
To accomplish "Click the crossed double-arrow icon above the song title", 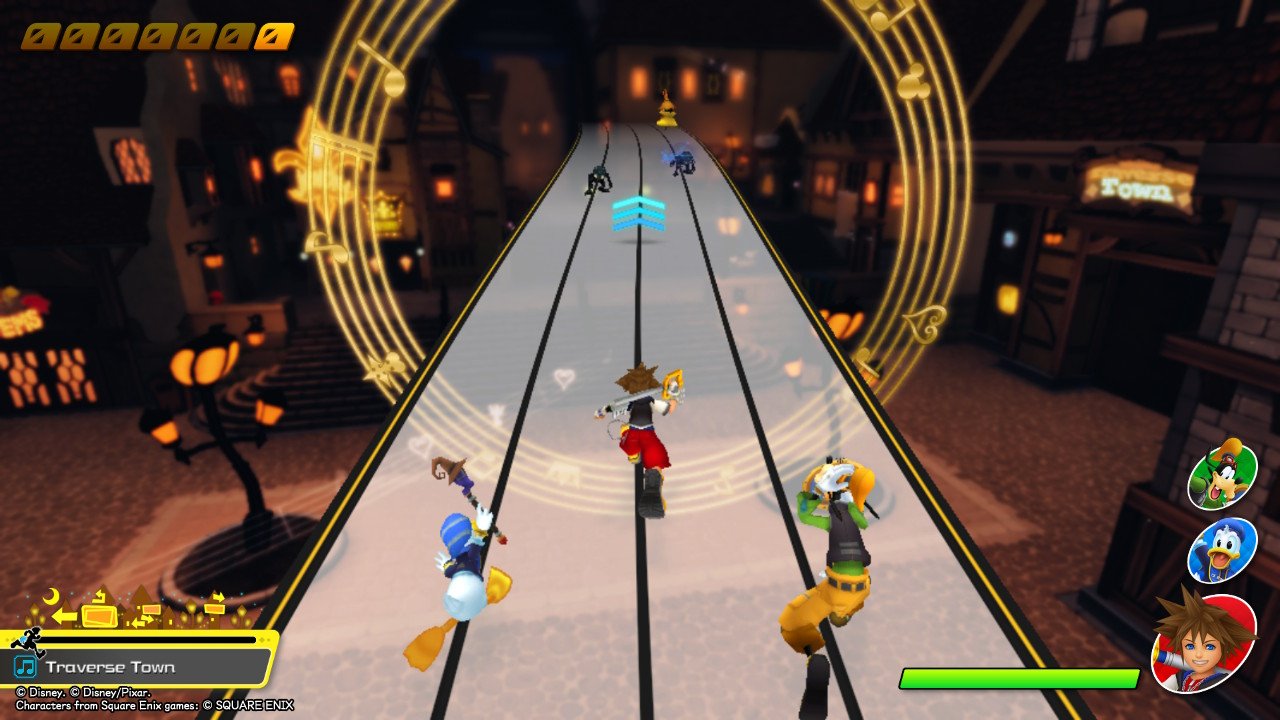I will click(143, 619).
